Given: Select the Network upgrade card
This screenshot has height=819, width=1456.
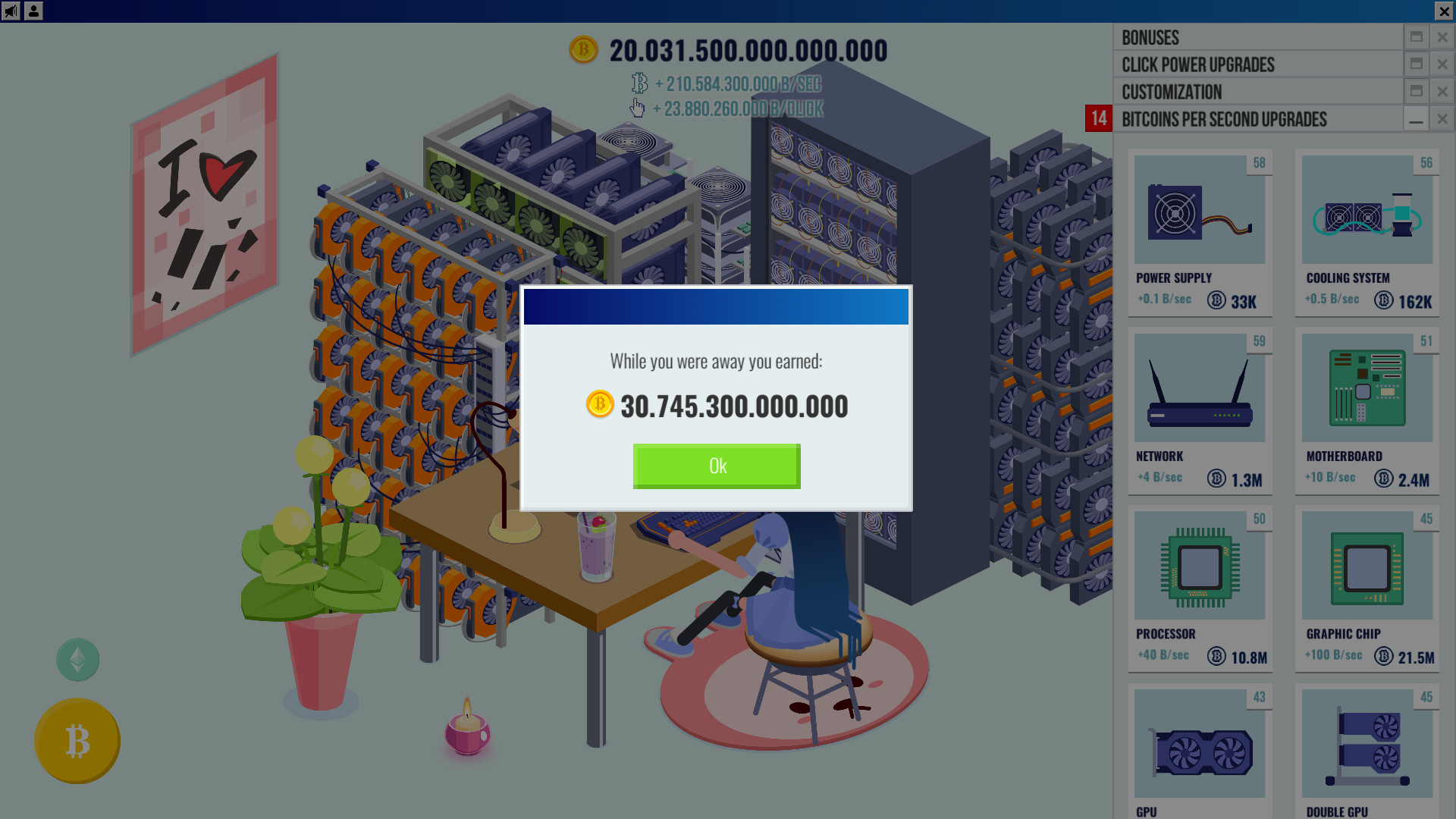Looking at the screenshot, I should [1200, 409].
